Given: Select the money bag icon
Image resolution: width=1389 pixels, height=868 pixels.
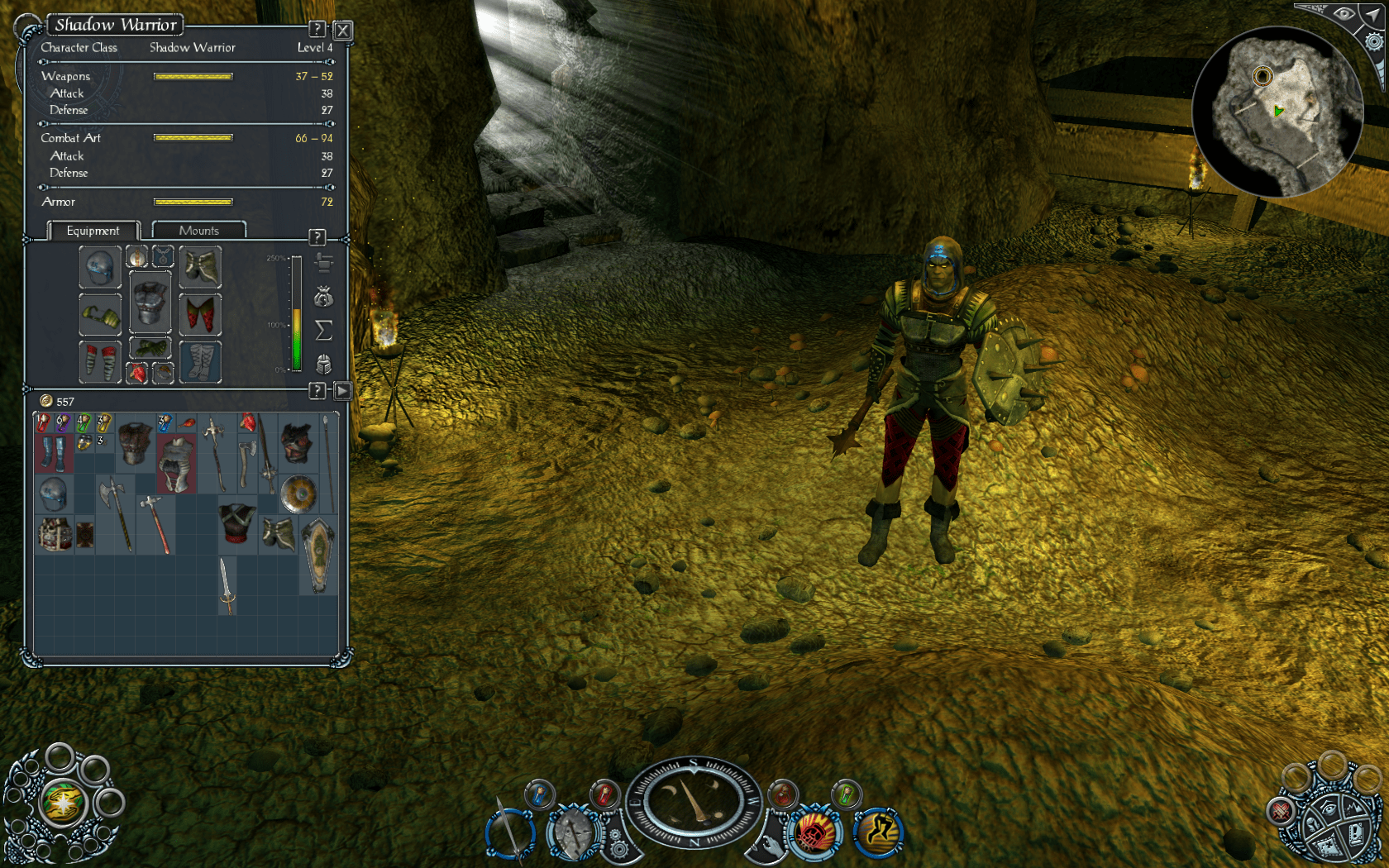Looking at the screenshot, I should 323,296.
